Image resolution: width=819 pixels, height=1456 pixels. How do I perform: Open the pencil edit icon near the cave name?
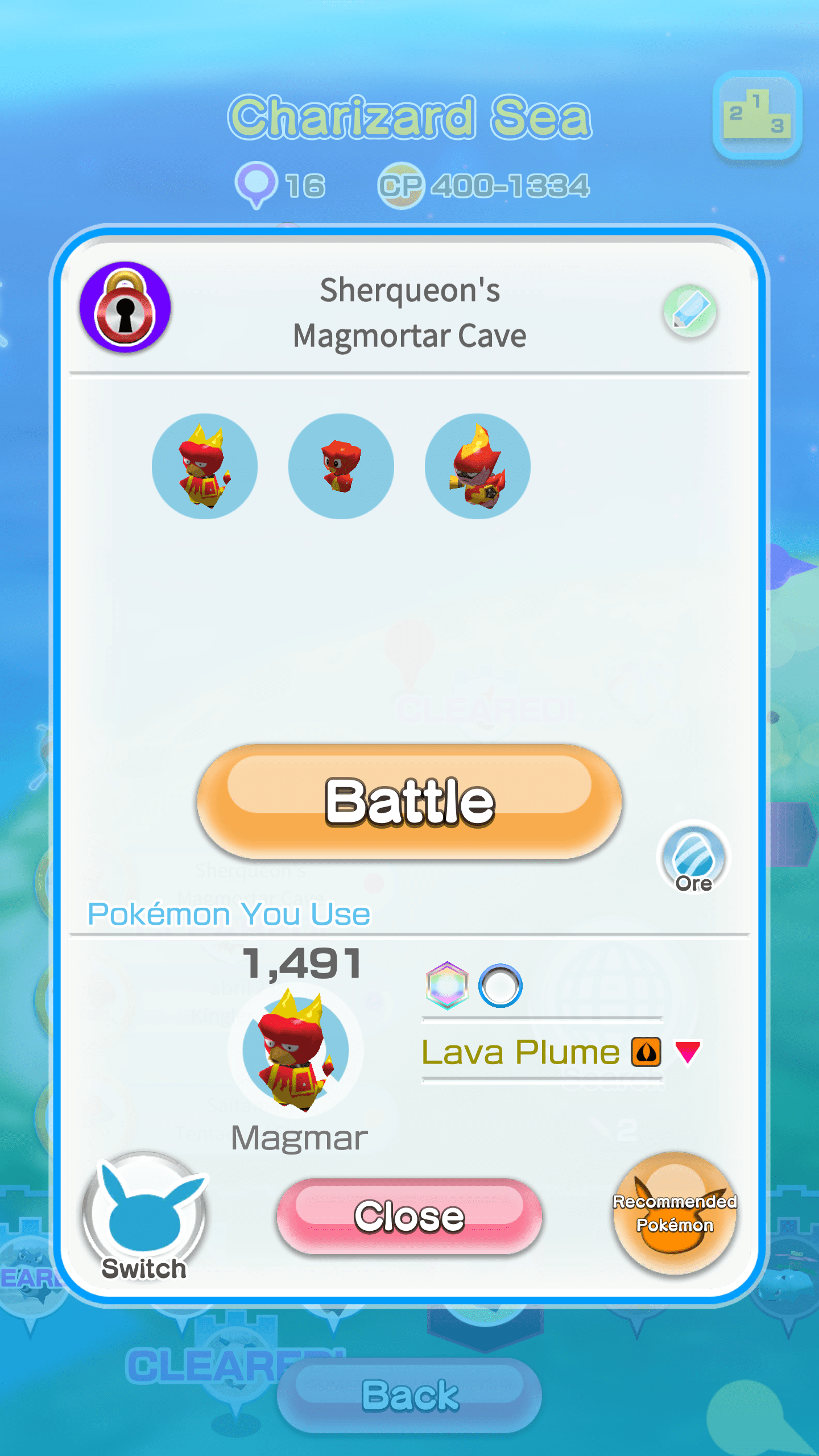[691, 310]
